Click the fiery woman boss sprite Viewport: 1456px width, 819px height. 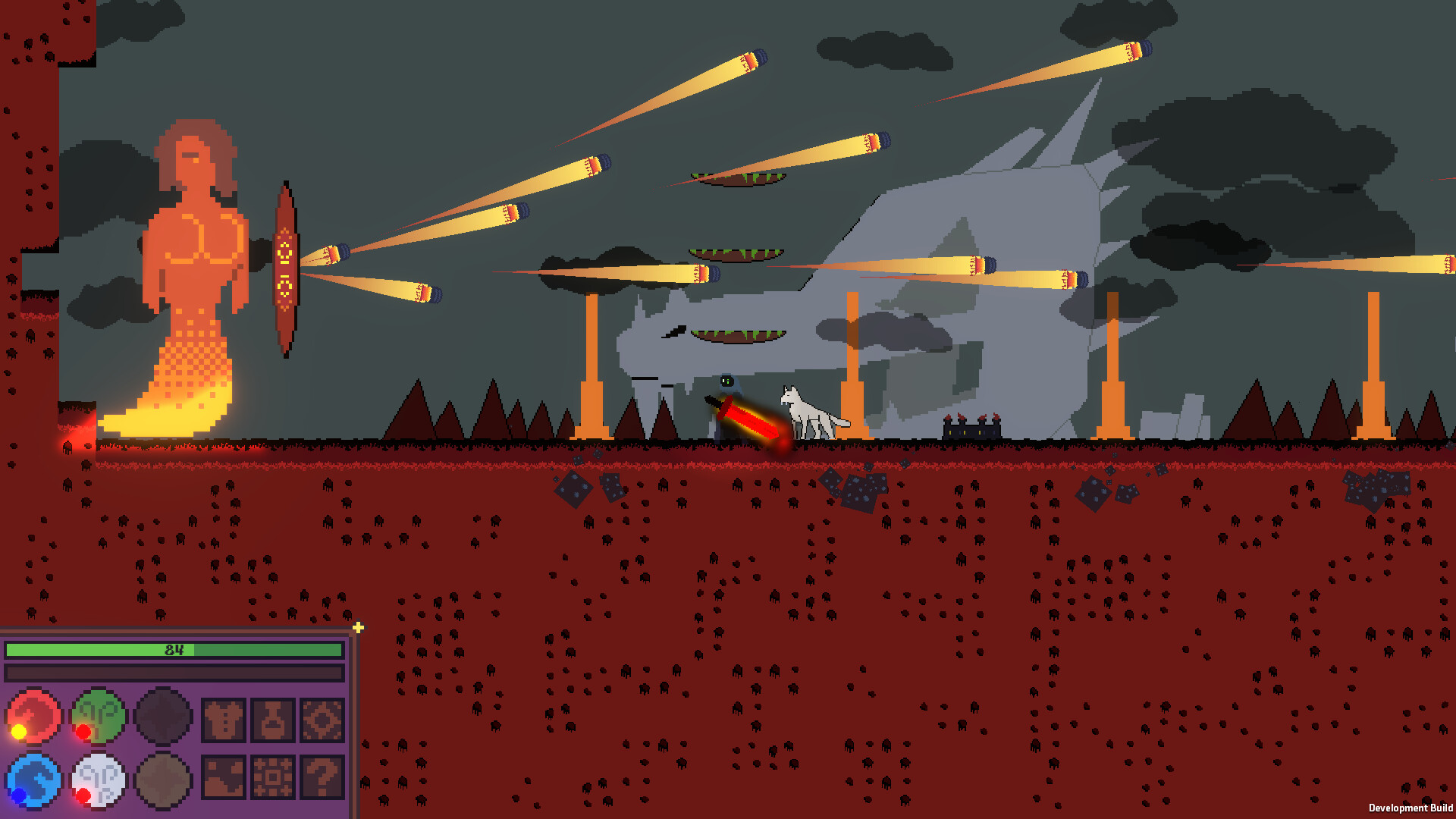coord(190,250)
